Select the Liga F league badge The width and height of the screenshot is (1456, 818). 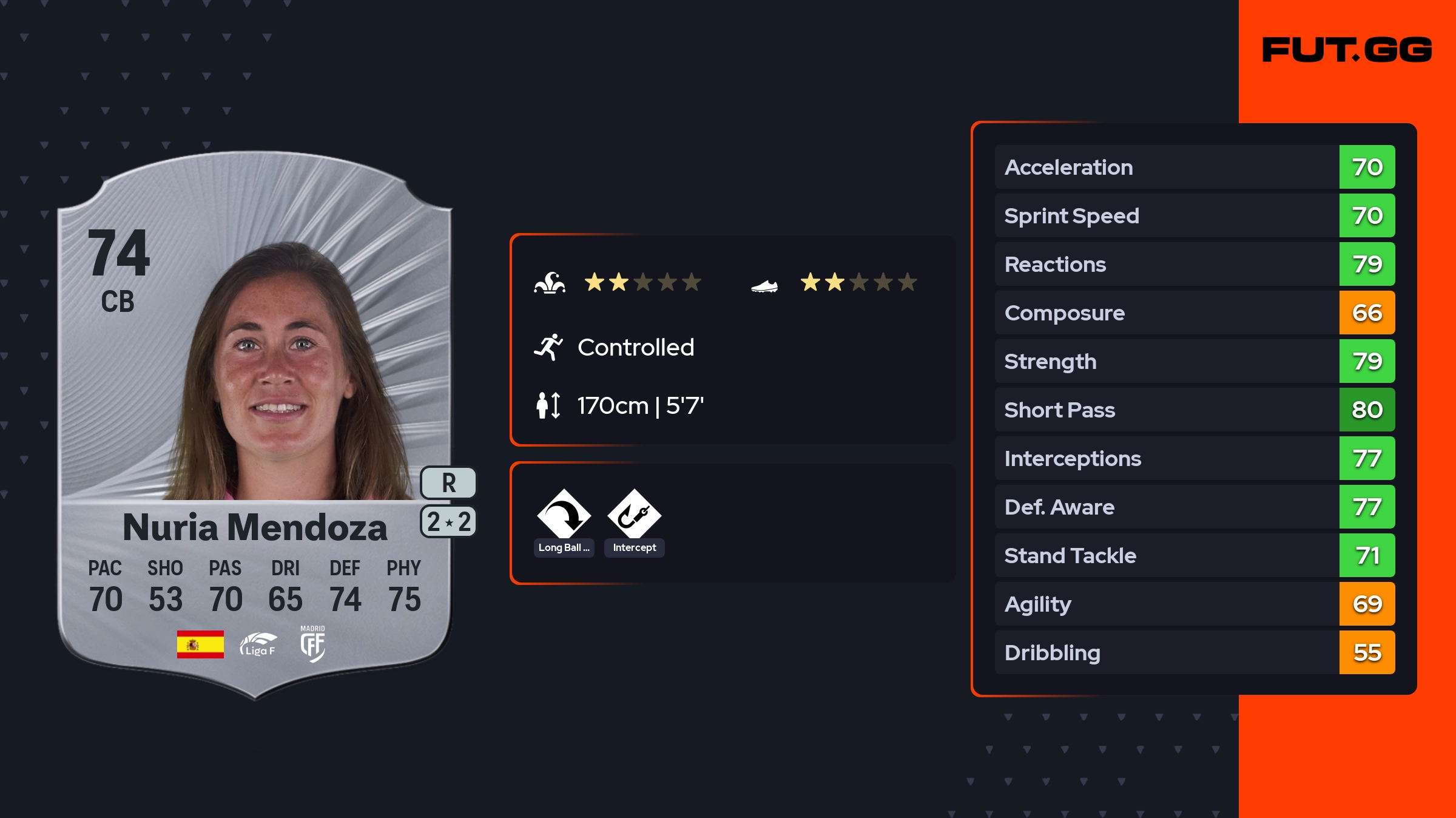coord(258,644)
